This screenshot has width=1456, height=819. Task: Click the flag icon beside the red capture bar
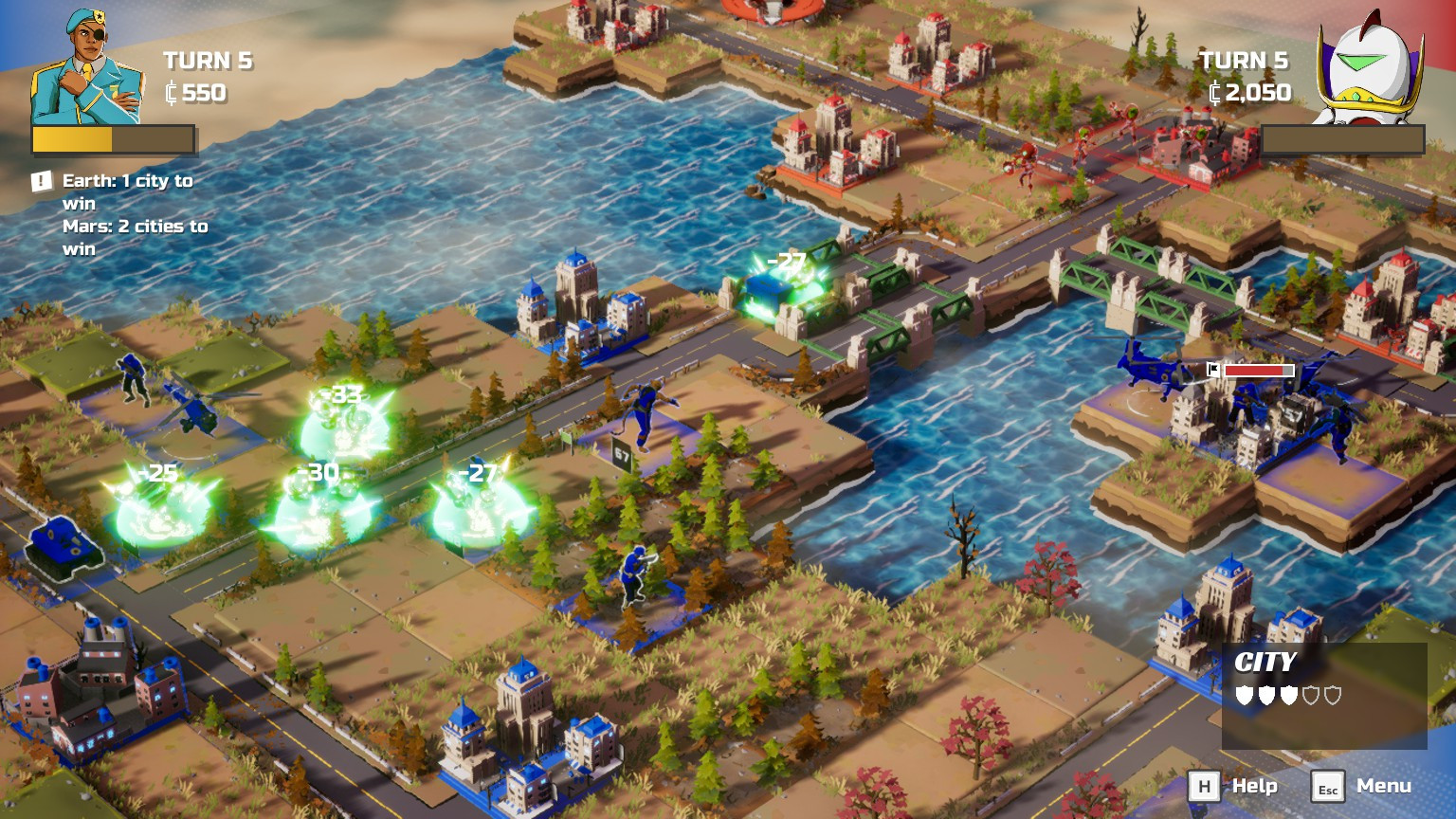tap(1213, 371)
